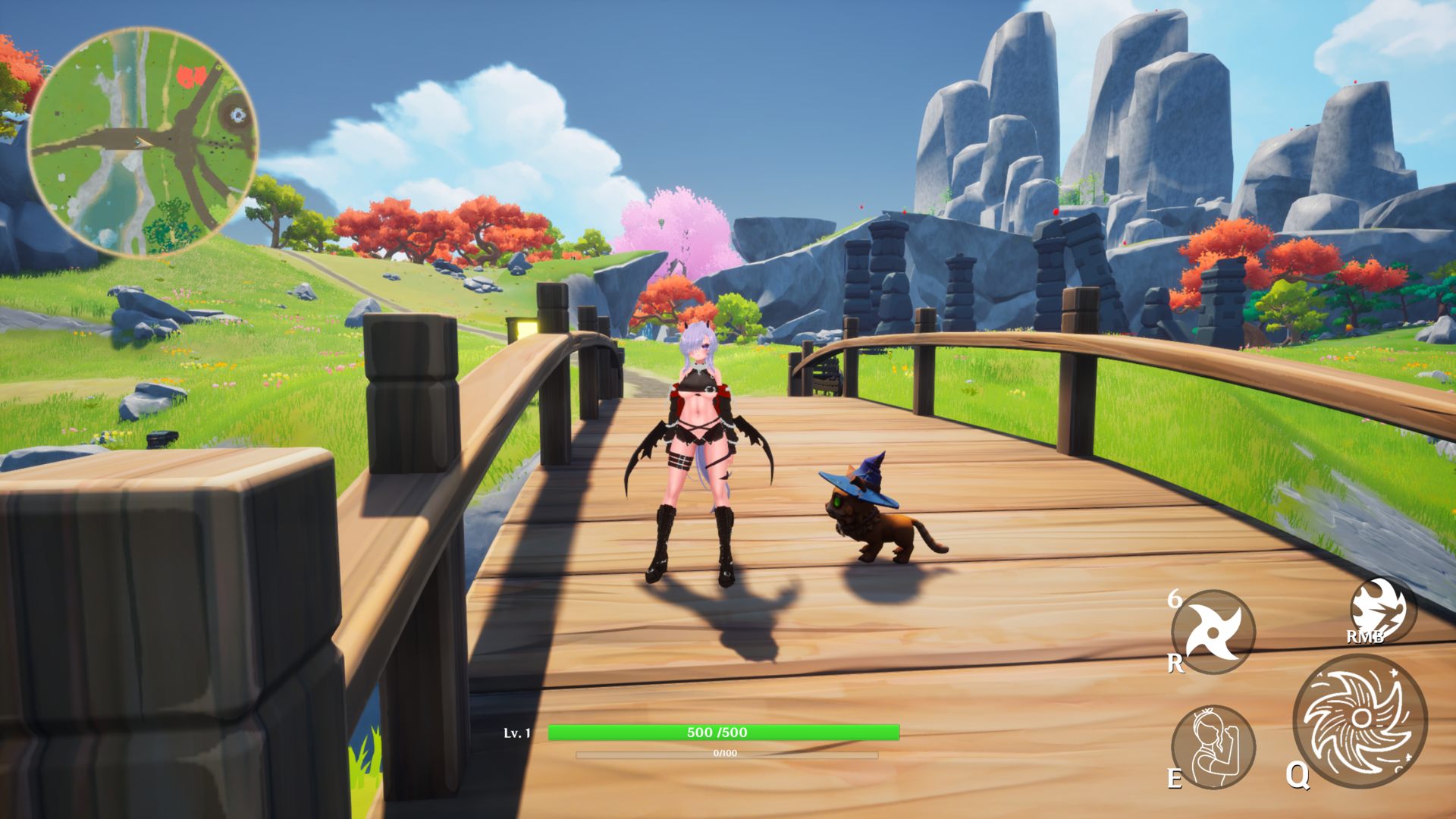
Task: Use the dash skill icon labeled RMB
Action: coord(1382,610)
